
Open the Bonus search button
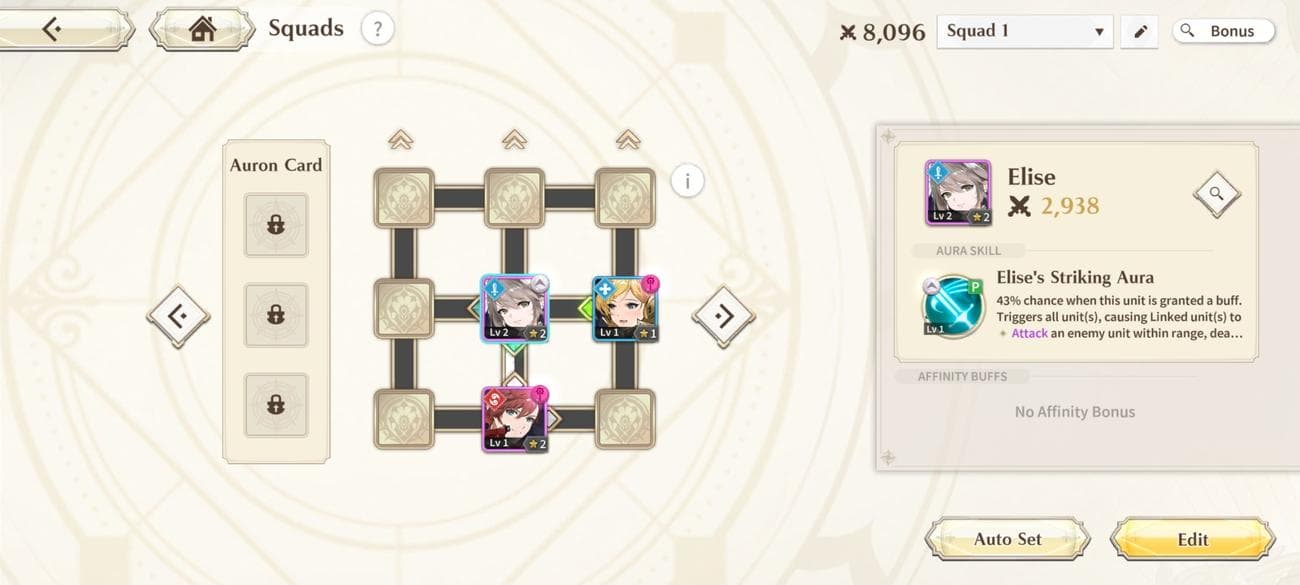(x=1223, y=31)
